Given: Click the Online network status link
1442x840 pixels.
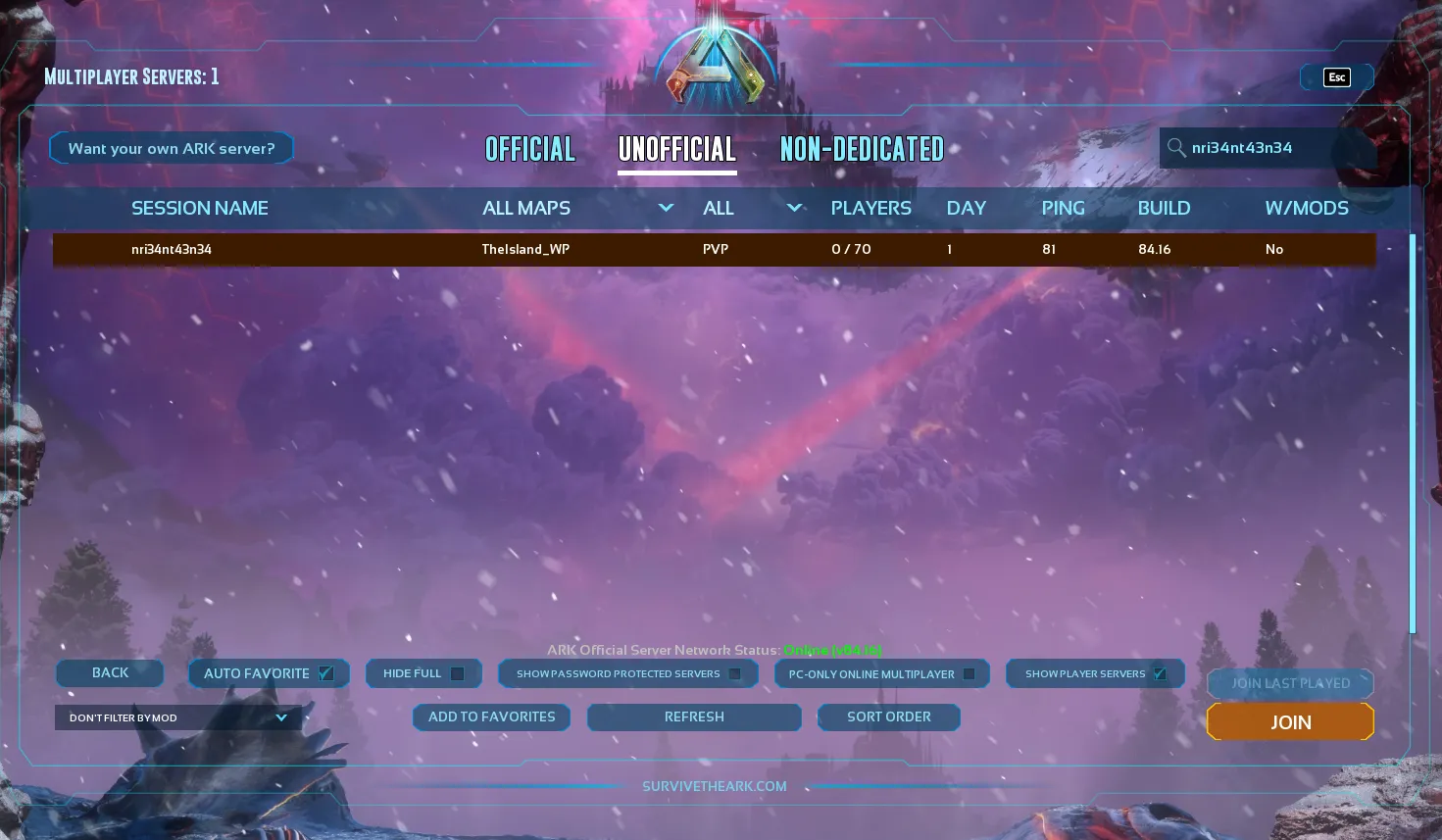Looking at the screenshot, I should point(831,650).
